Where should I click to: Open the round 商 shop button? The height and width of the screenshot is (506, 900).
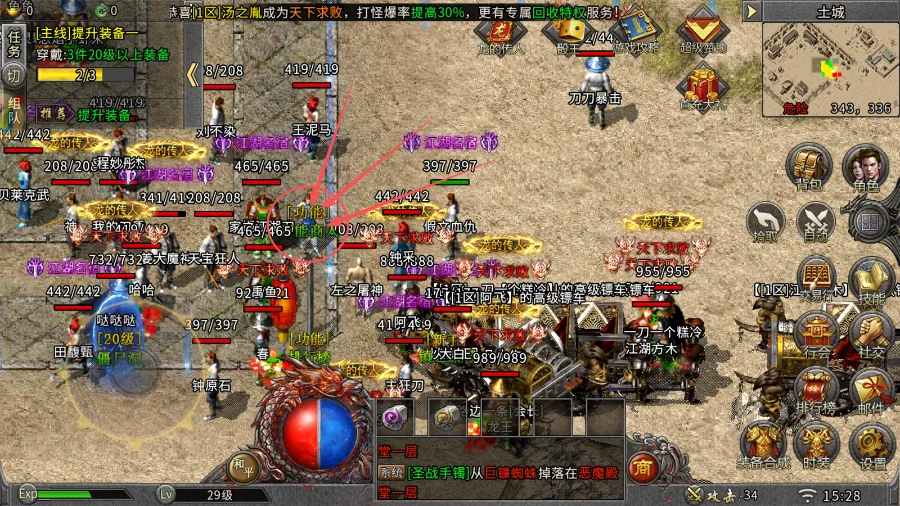pos(644,467)
